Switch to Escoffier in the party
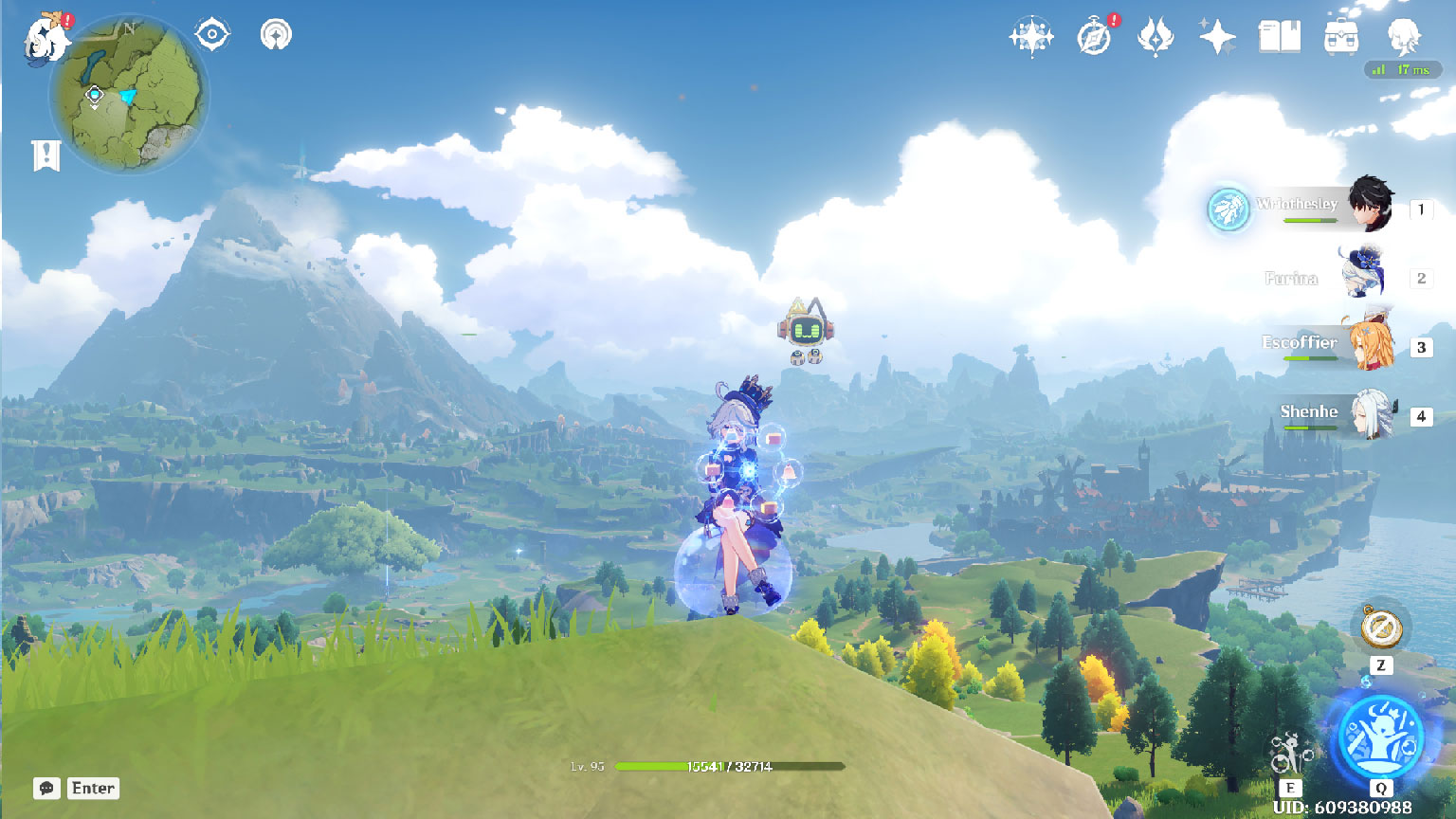Image resolution: width=1456 pixels, height=819 pixels. click(1370, 343)
